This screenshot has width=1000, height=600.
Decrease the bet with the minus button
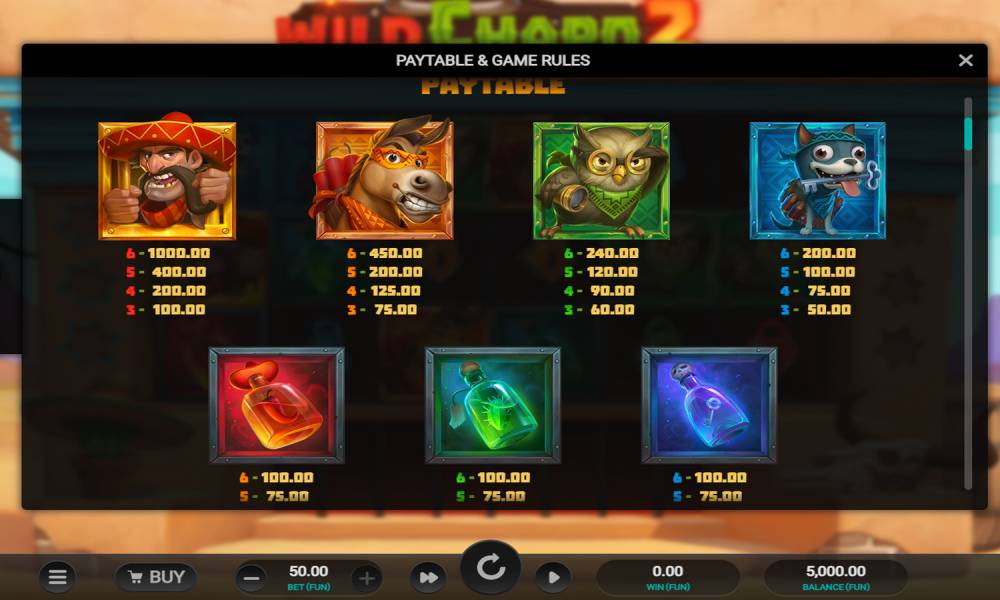pyautogui.click(x=252, y=577)
